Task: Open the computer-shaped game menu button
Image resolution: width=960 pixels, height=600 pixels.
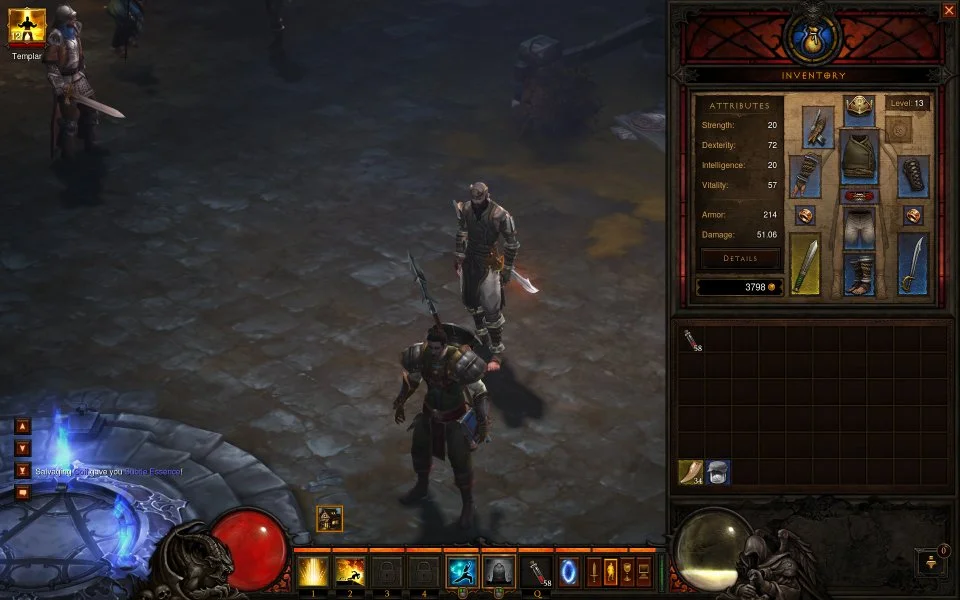Action: tap(642, 572)
